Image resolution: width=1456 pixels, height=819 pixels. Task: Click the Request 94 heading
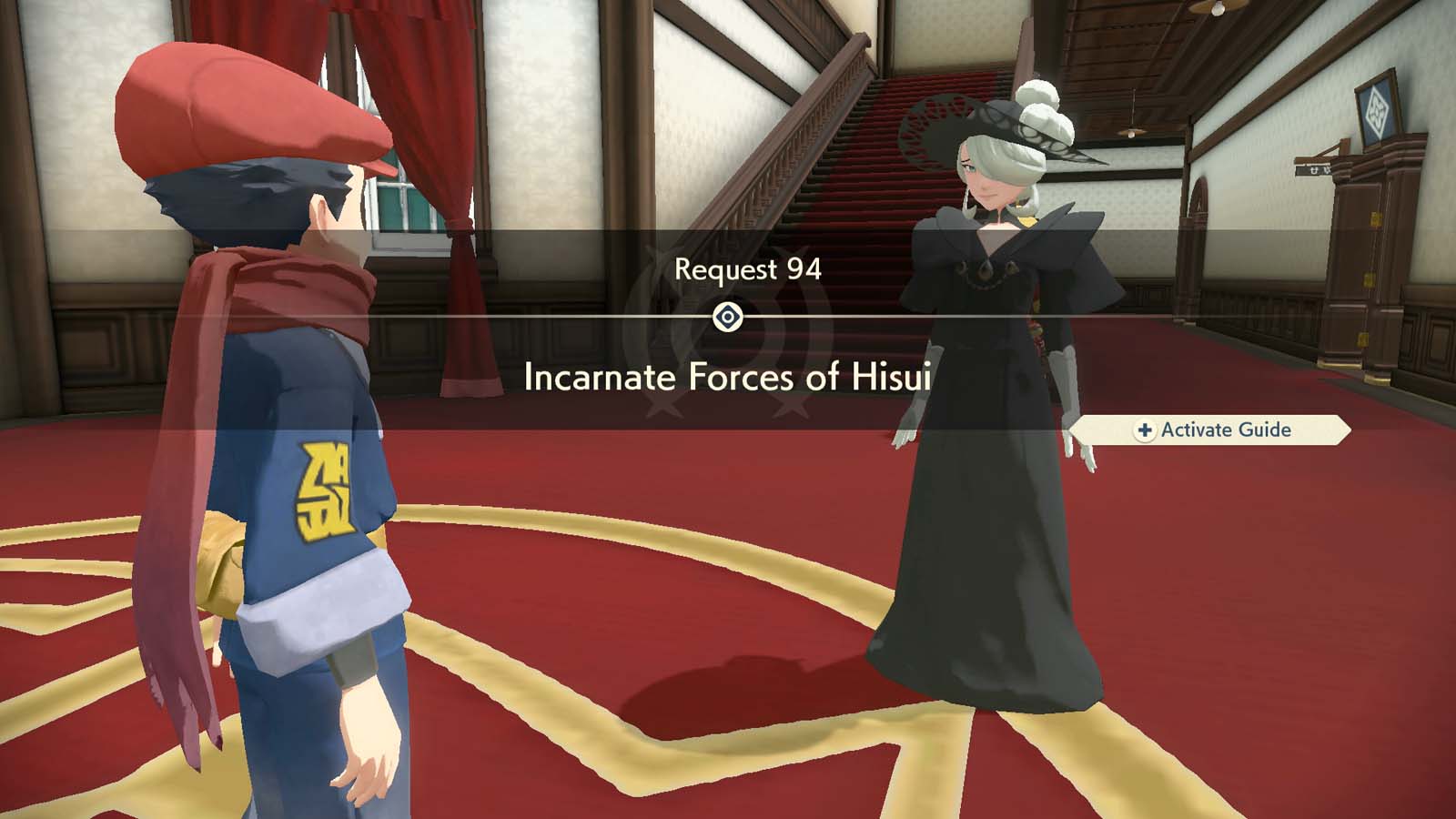[748, 268]
